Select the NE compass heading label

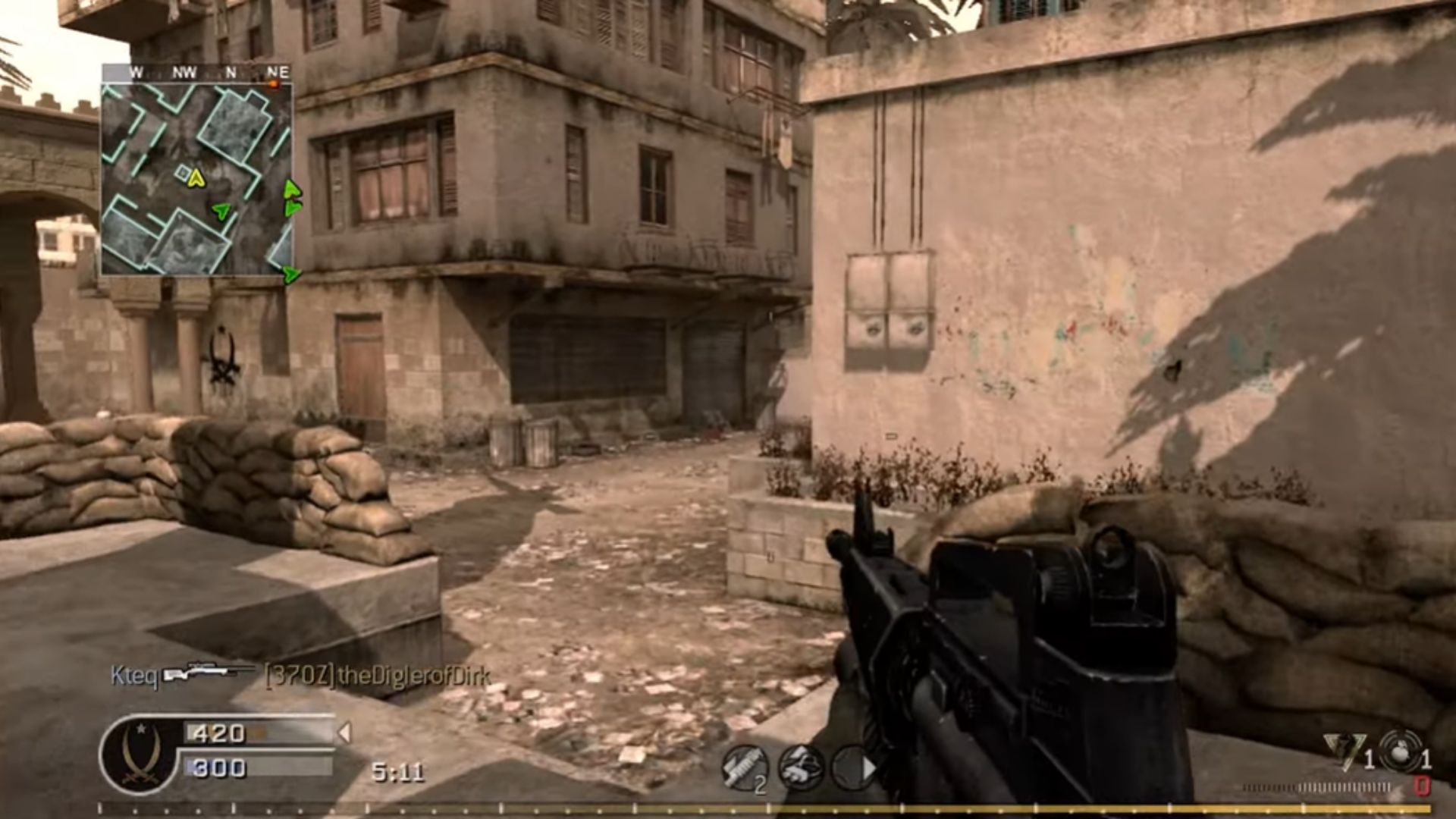[x=277, y=72]
